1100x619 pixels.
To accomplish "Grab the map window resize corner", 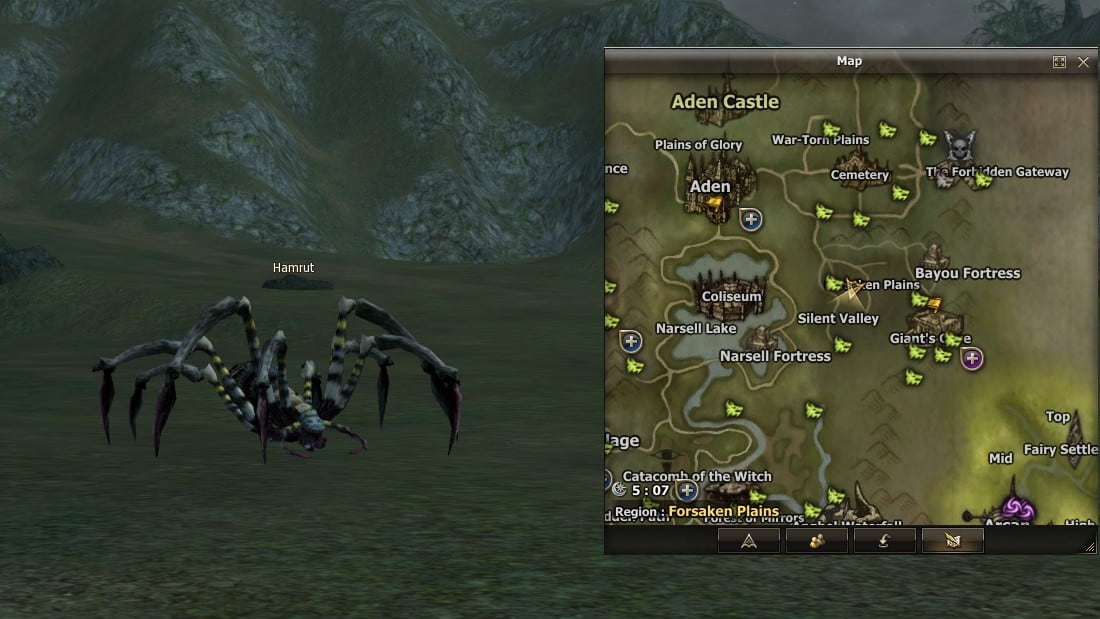I will 1090,547.
